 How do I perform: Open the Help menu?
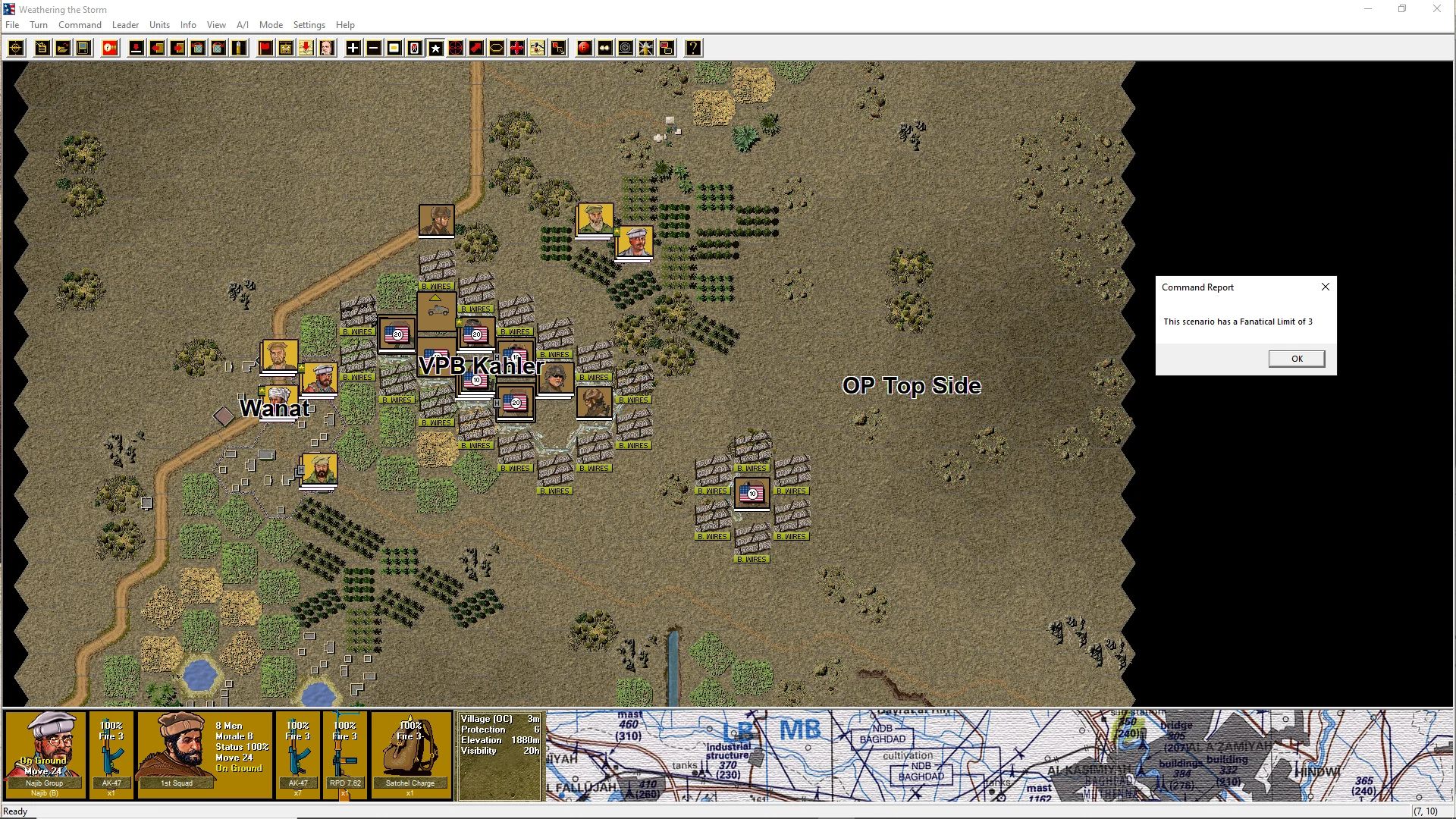345,25
